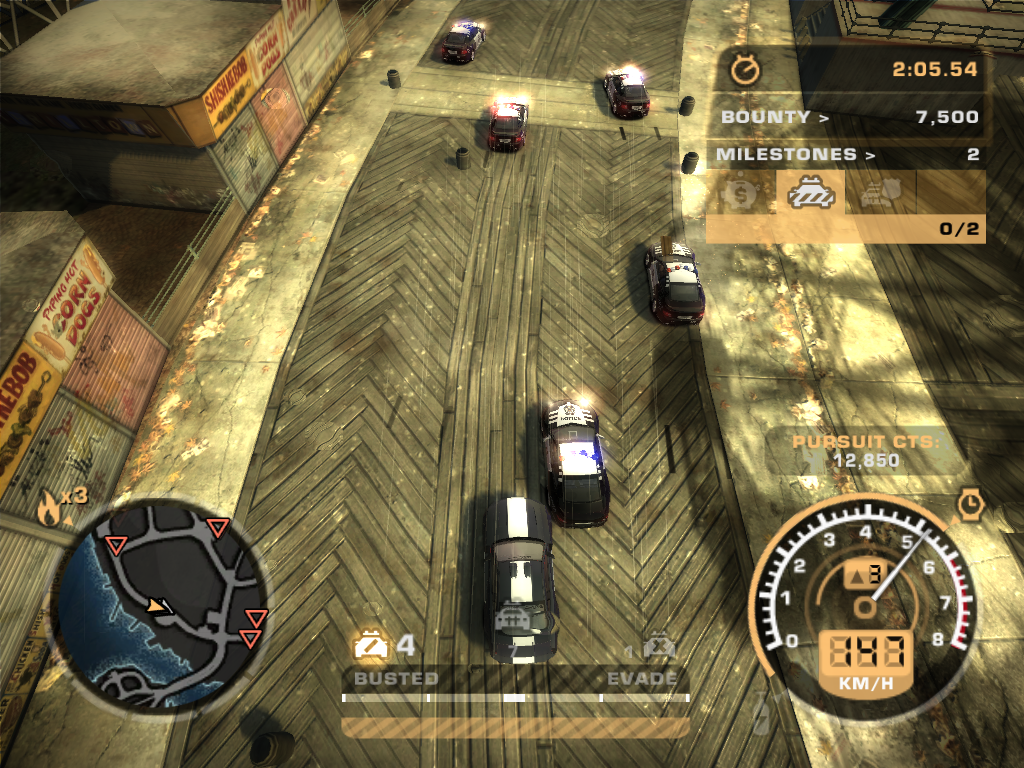The image size is (1024, 768).
Task: Click the speedbreaker clock icon by the tachometer
Action: [x=970, y=503]
